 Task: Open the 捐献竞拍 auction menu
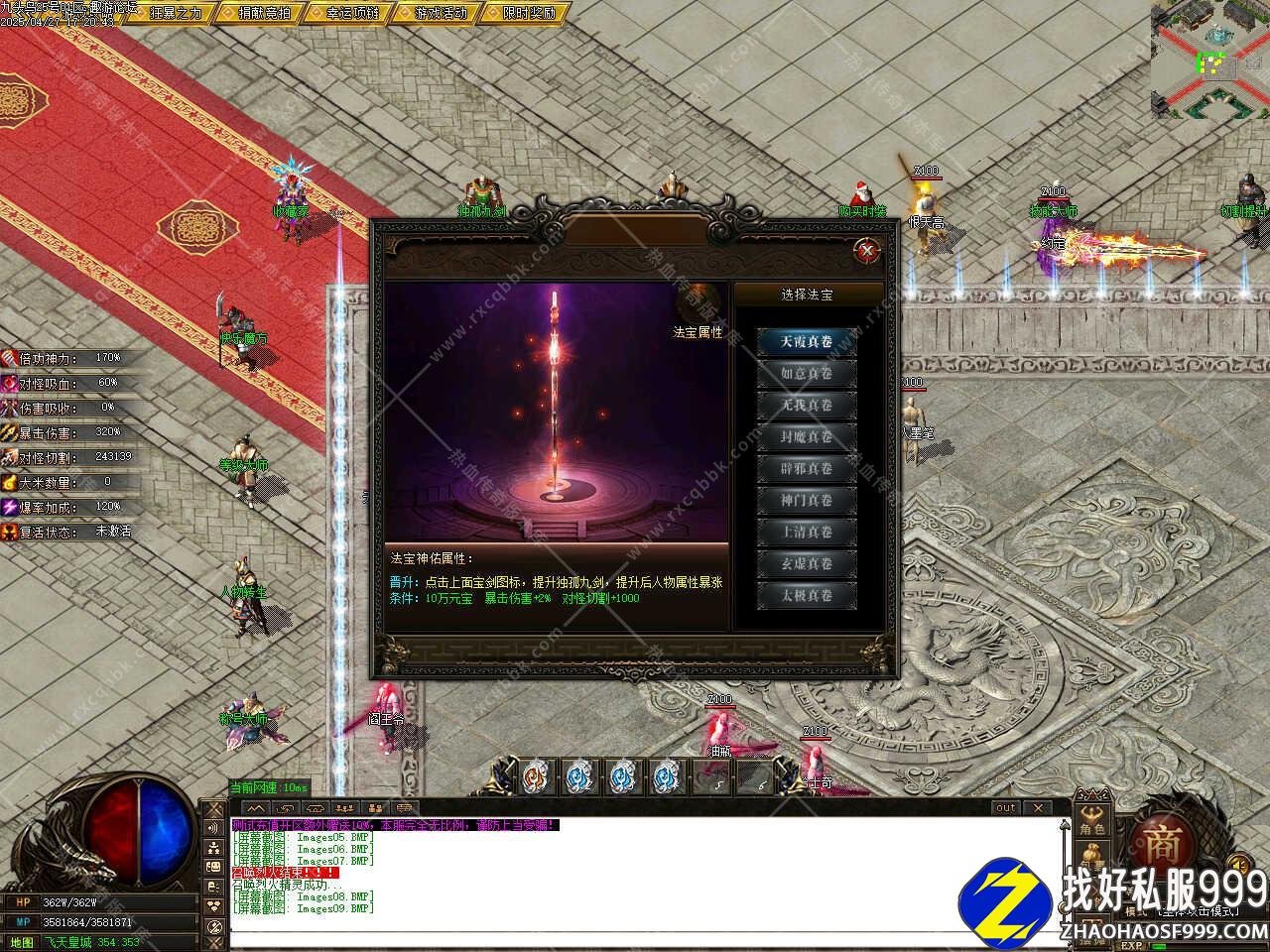263,13
